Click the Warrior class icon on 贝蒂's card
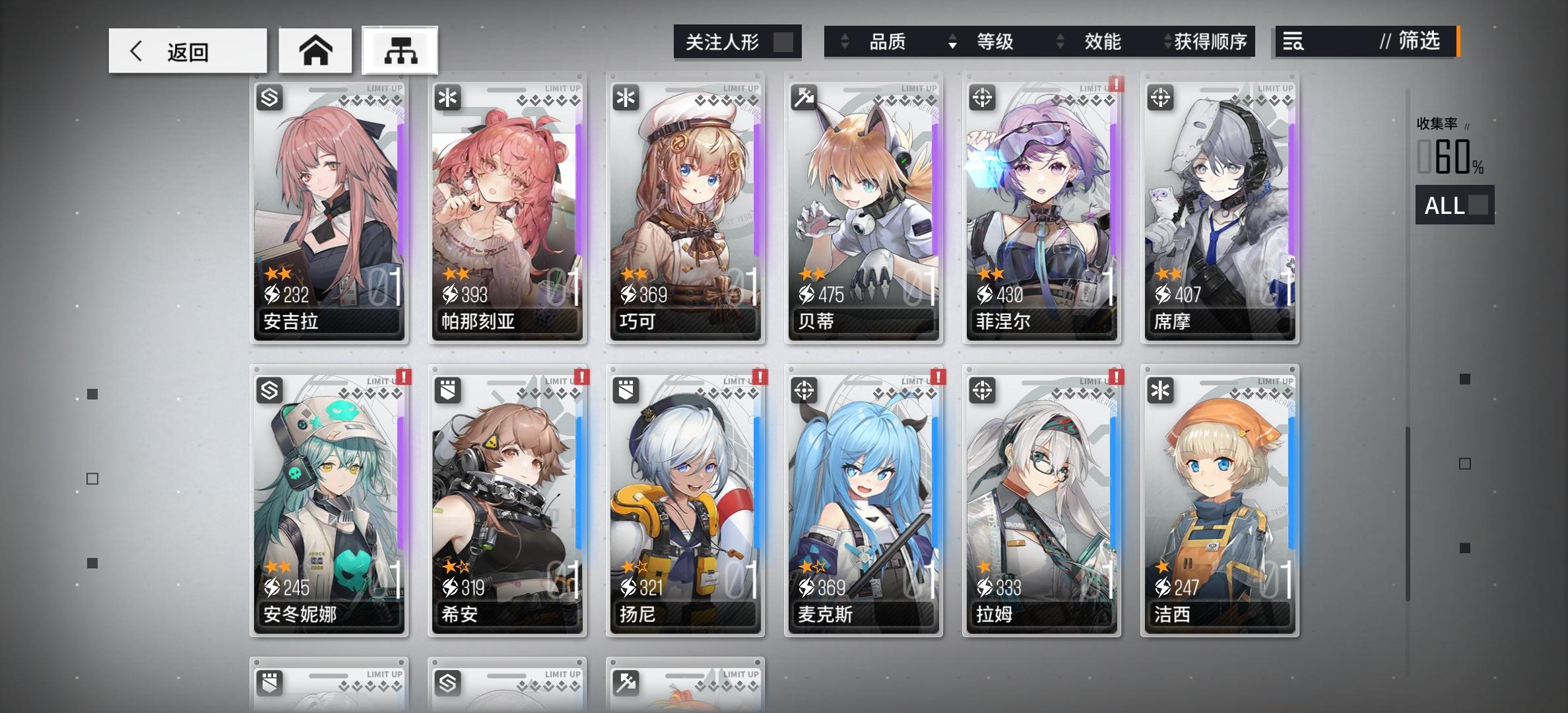Image resolution: width=1568 pixels, height=713 pixels. 806,98
